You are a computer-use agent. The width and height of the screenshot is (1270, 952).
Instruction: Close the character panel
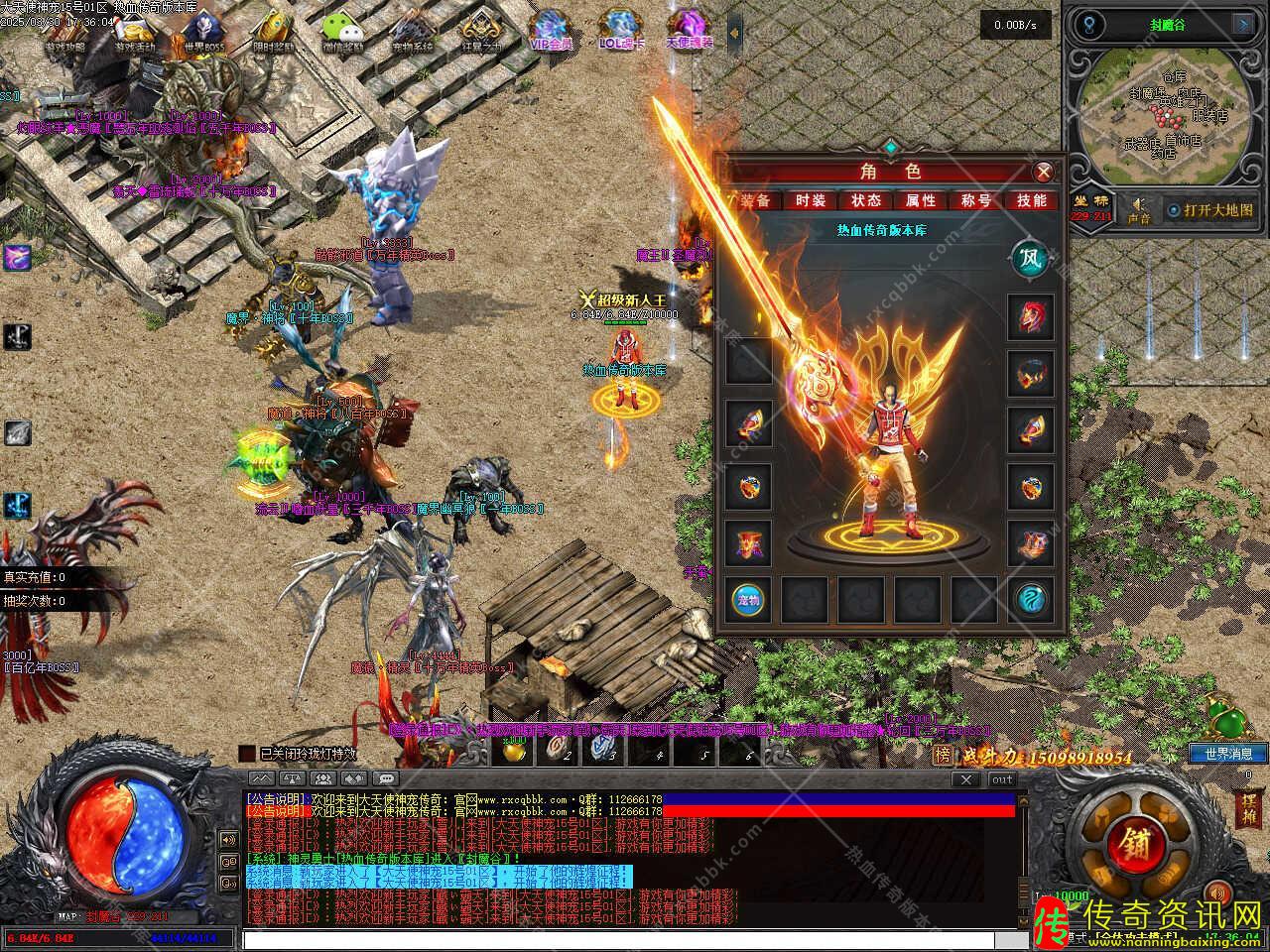tap(1043, 173)
